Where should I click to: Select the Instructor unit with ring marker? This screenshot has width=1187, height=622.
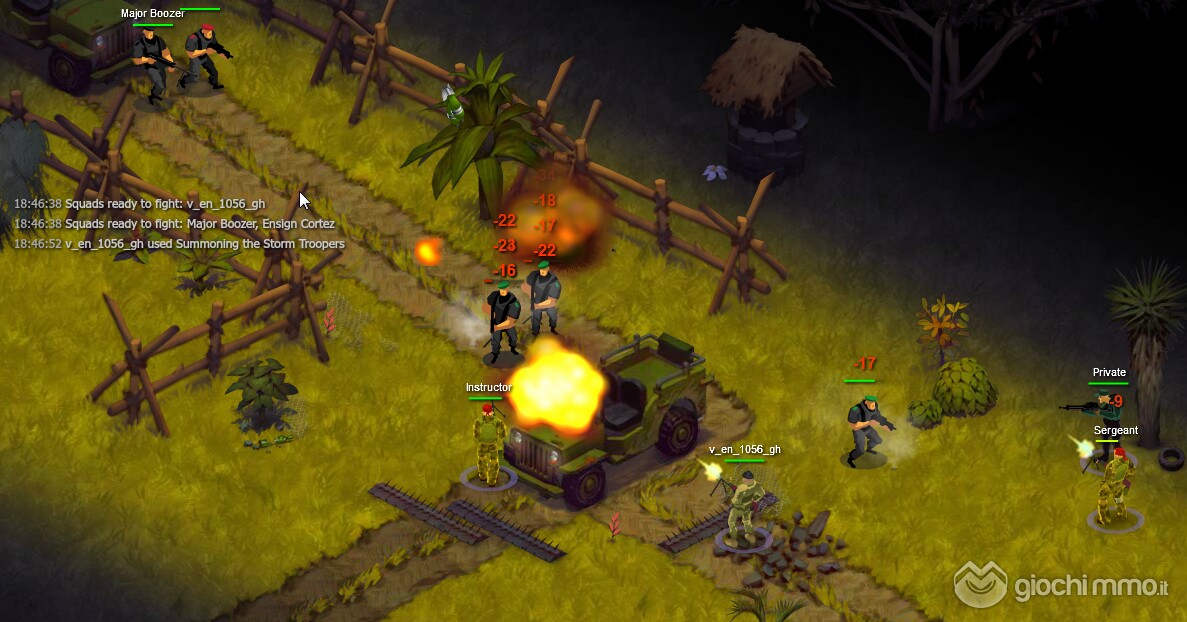(x=488, y=445)
